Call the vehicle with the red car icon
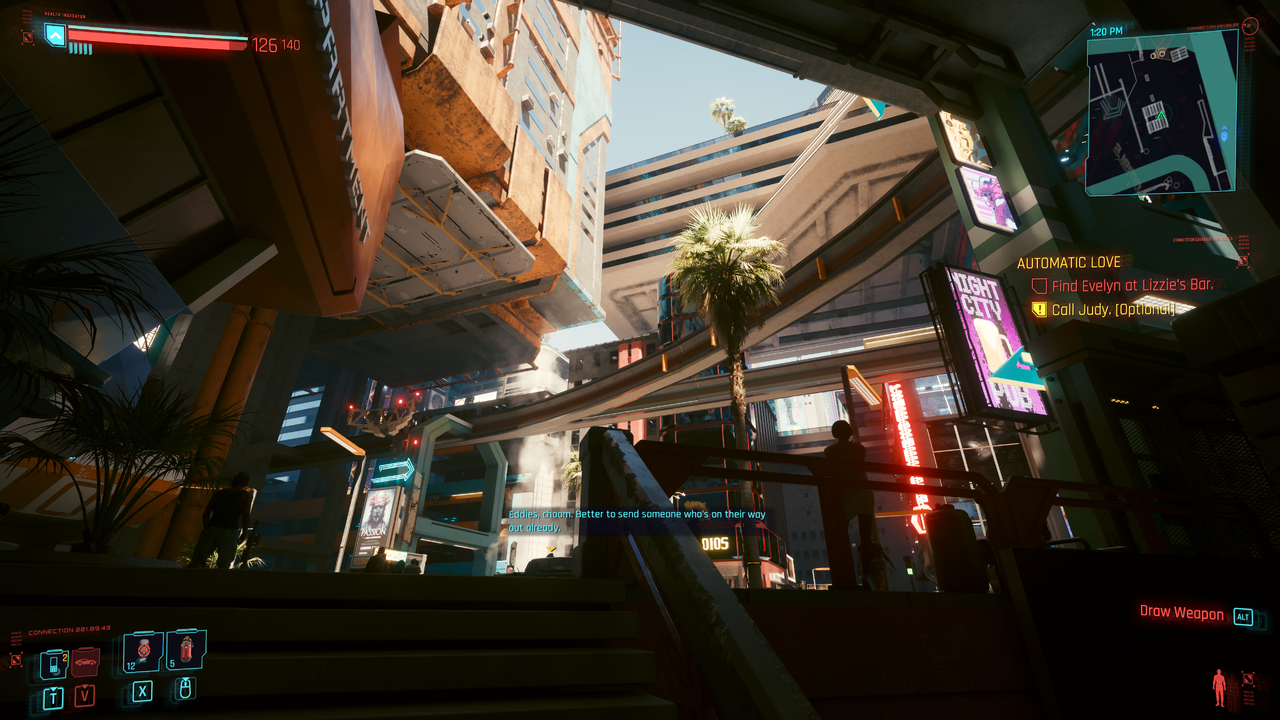The width and height of the screenshot is (1280, 720). pos(85,662)
